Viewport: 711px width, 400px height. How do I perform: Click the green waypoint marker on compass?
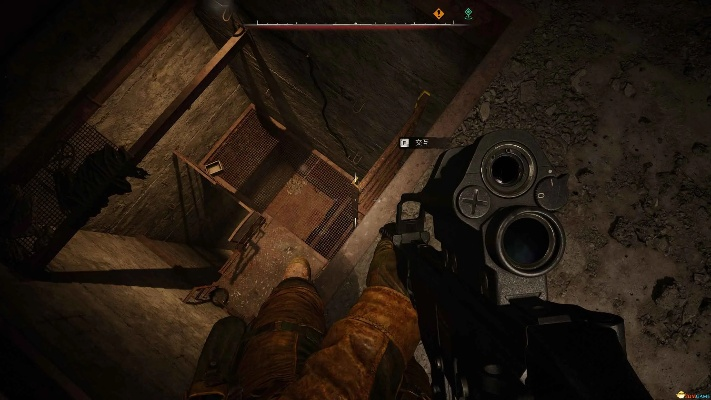(x=470, y=14)
